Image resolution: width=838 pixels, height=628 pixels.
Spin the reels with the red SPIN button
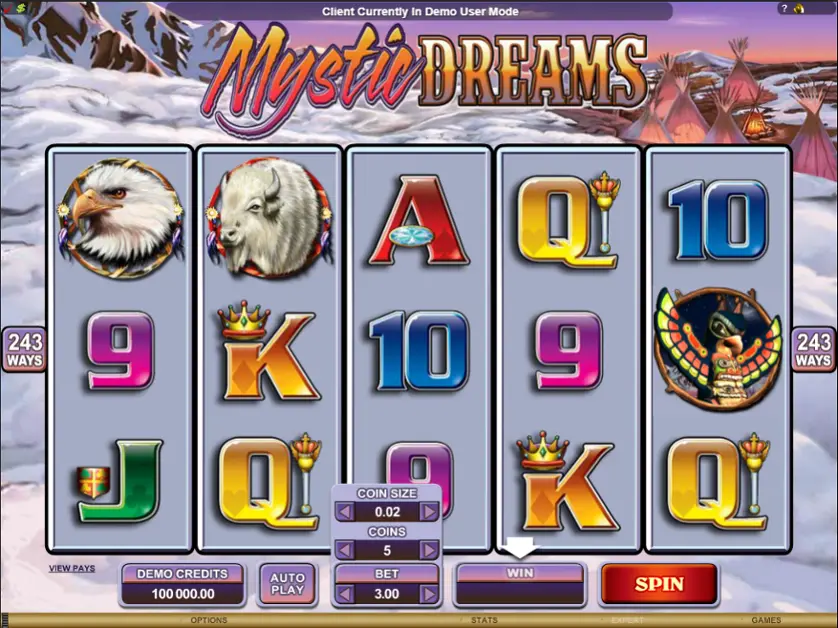pyautogui.click(x=659, y=584)
